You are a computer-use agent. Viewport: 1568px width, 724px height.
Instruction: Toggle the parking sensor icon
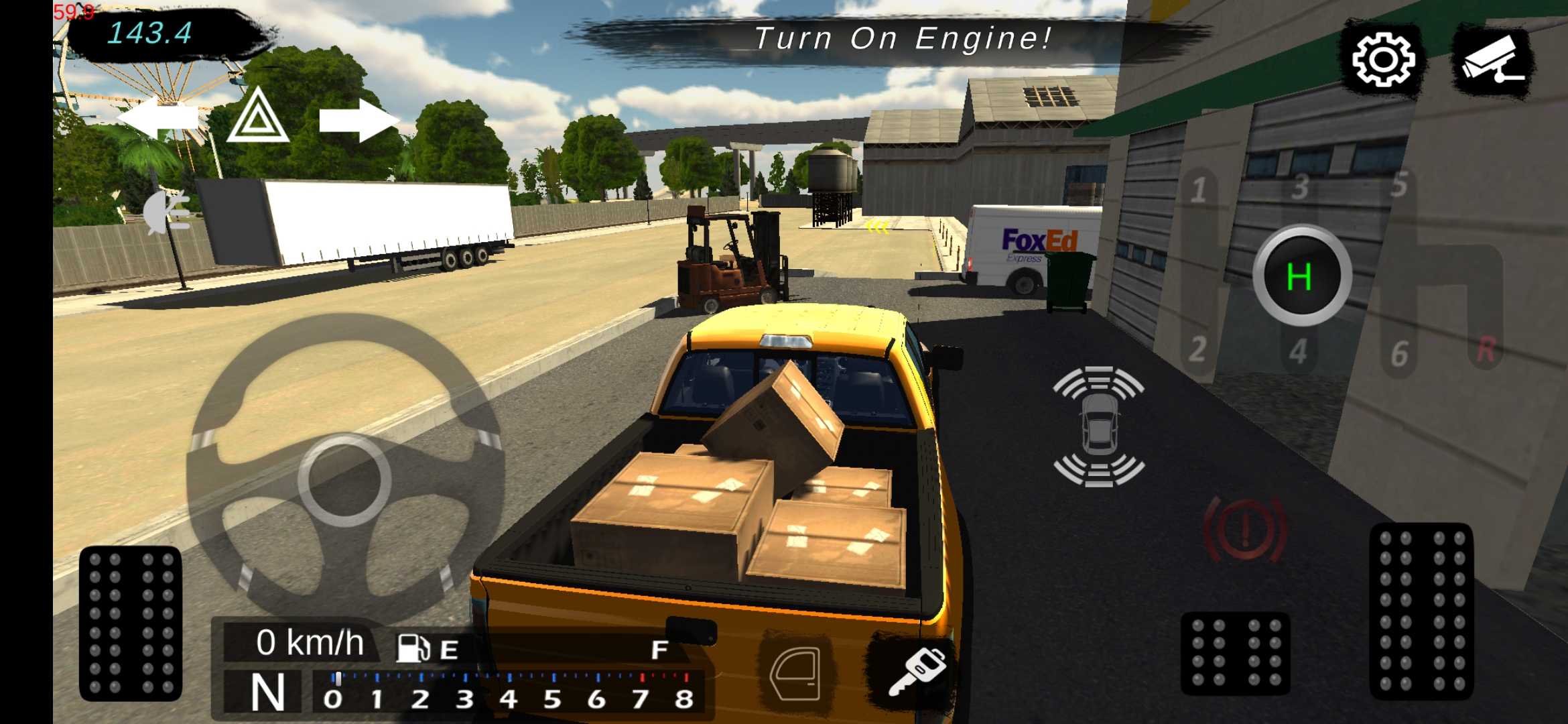1098,426
